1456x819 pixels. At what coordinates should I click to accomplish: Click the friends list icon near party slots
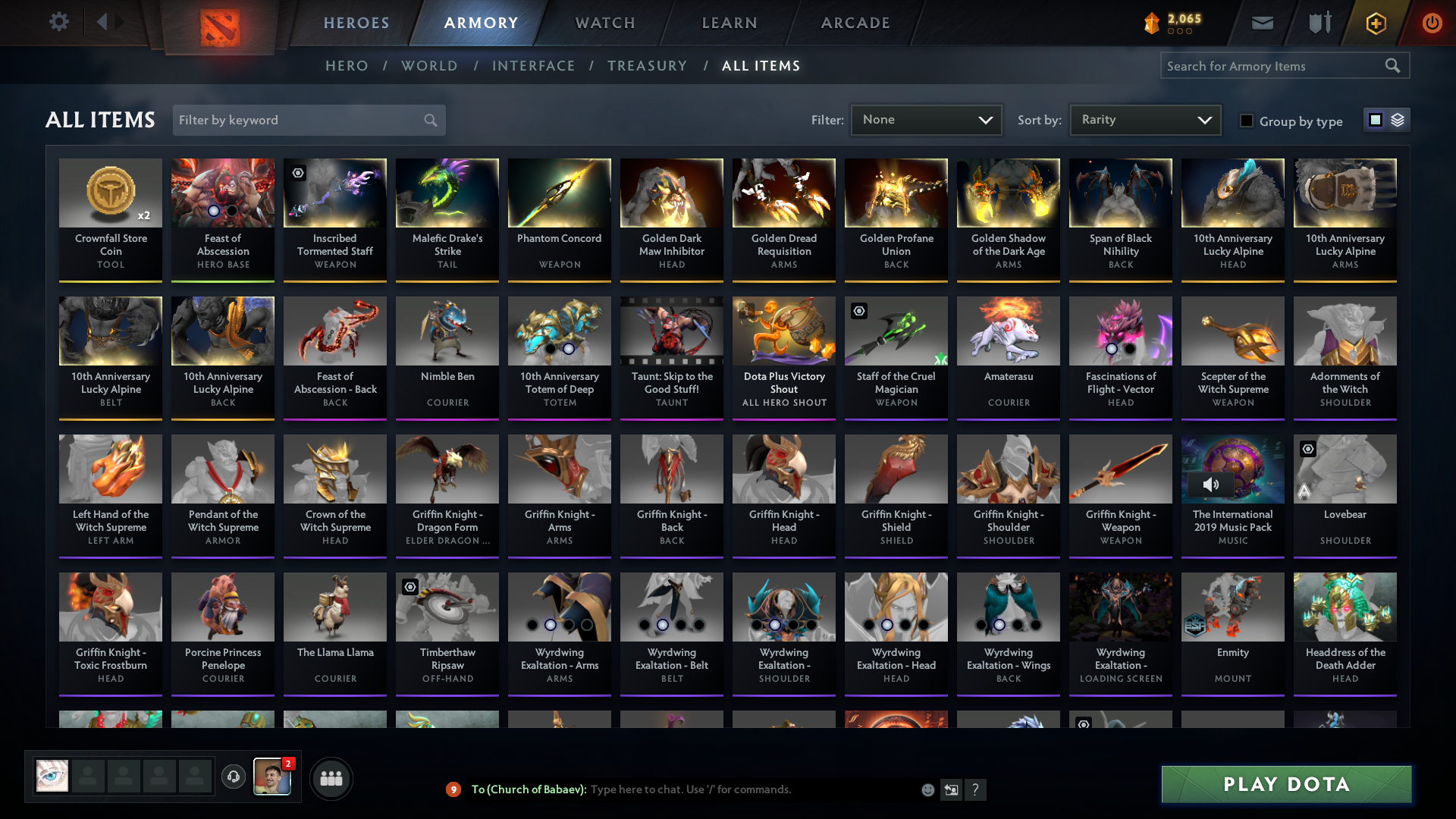pos(331,778)
